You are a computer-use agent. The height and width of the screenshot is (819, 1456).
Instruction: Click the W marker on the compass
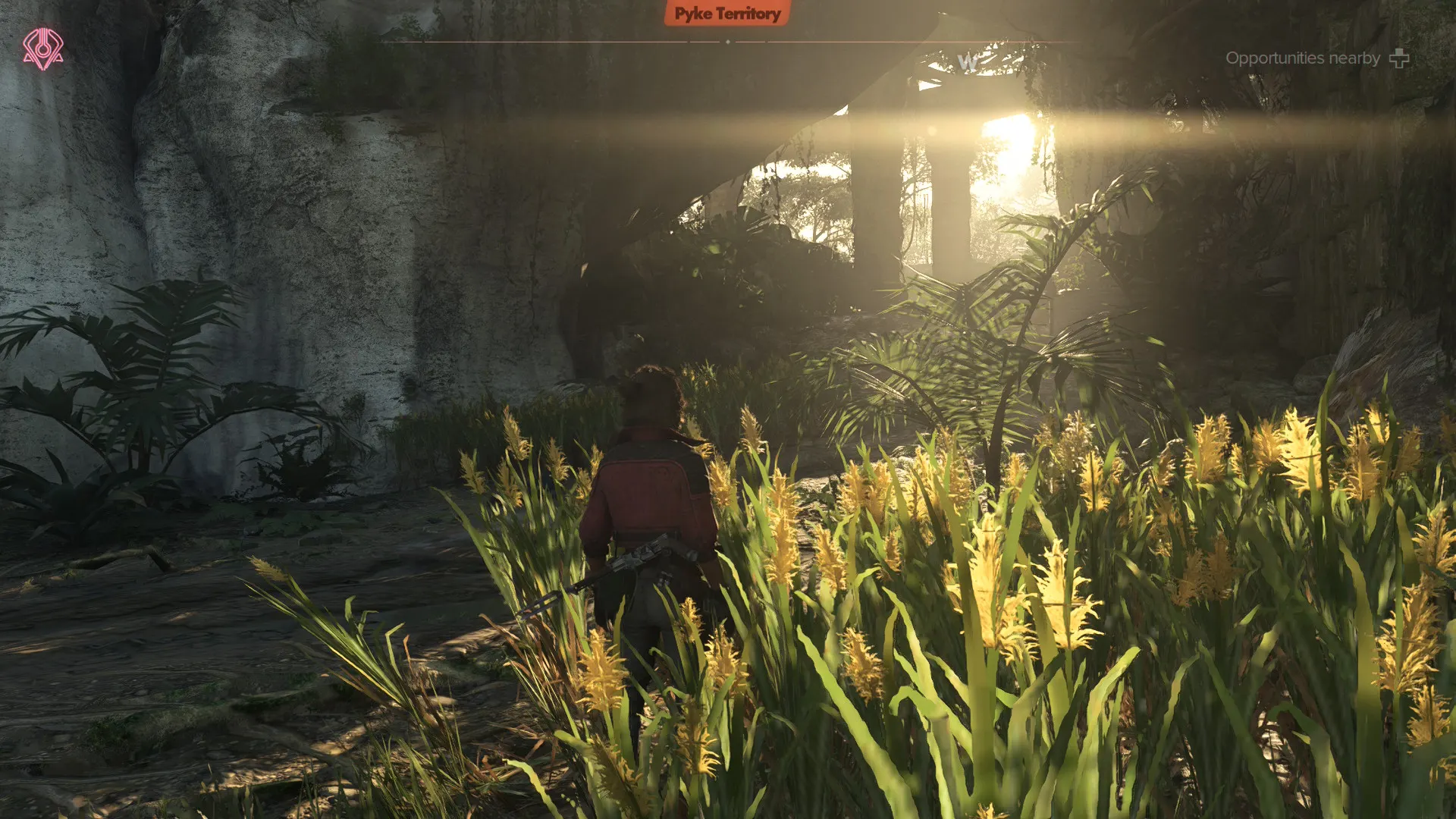click(x=967, y=62)
